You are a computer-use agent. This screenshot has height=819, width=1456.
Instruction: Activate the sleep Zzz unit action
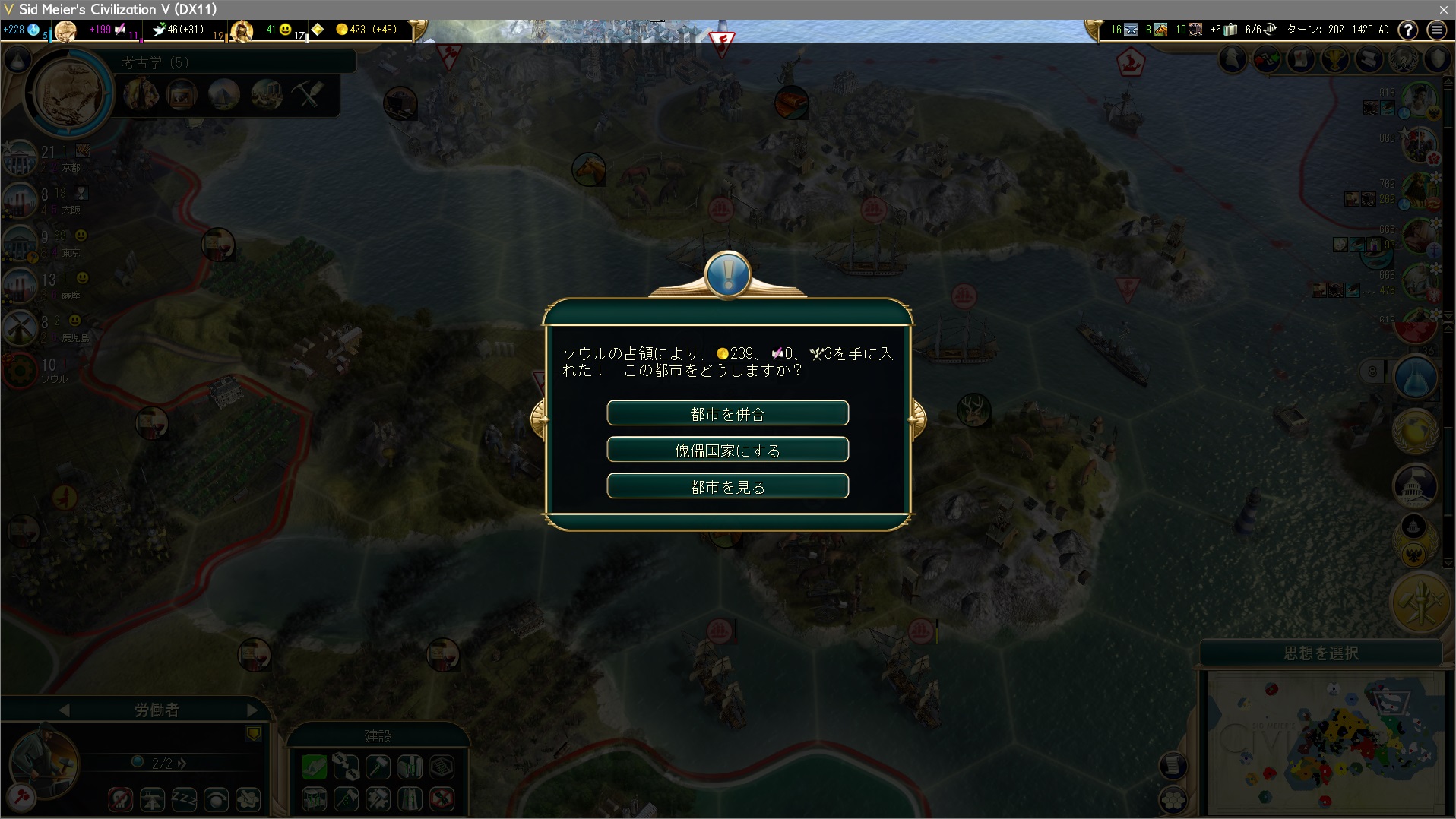coord(185,799)
